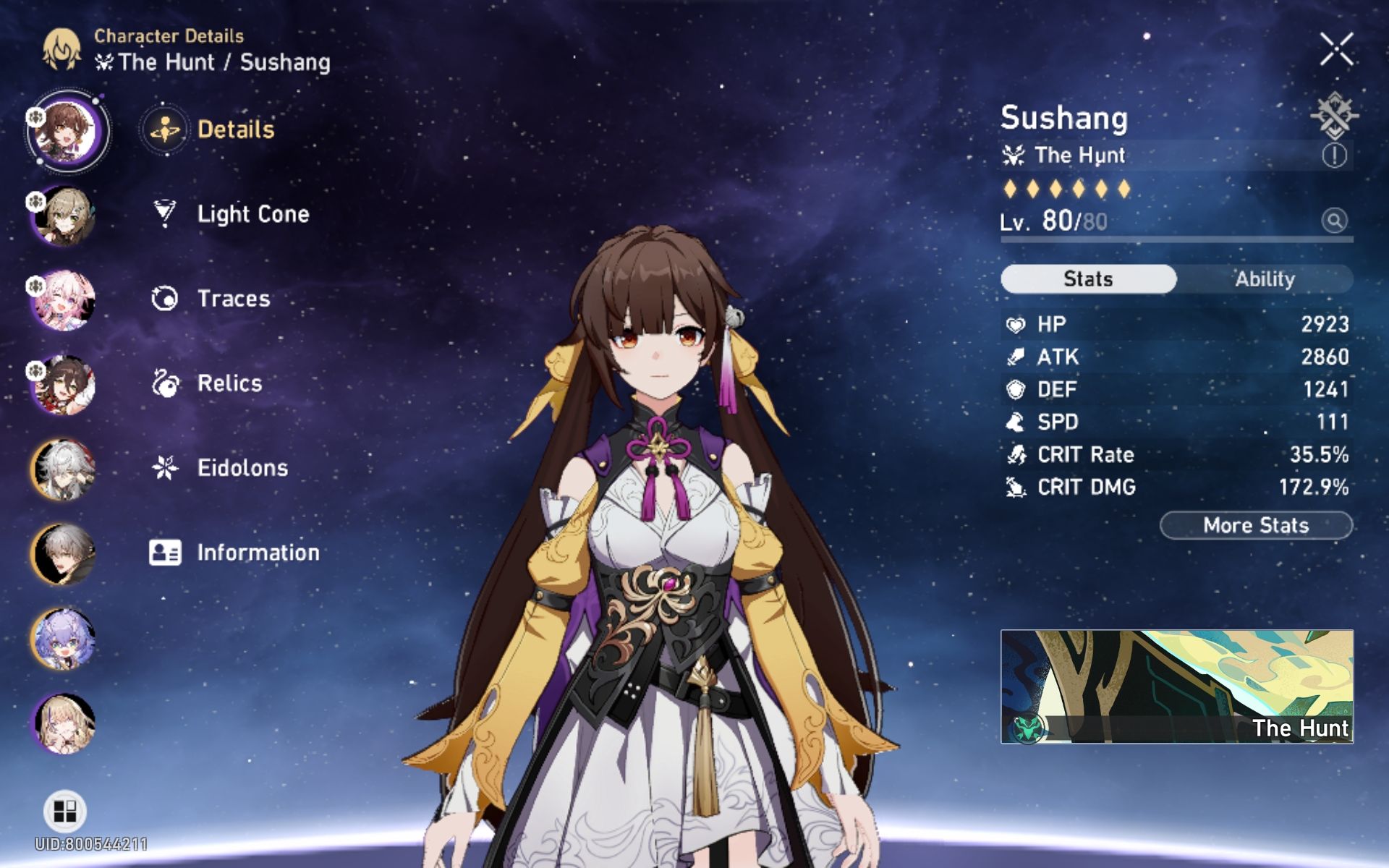Click the HP heart stat icon
This screenshot has height=868, width=1389.
[x=1016, y=324]
